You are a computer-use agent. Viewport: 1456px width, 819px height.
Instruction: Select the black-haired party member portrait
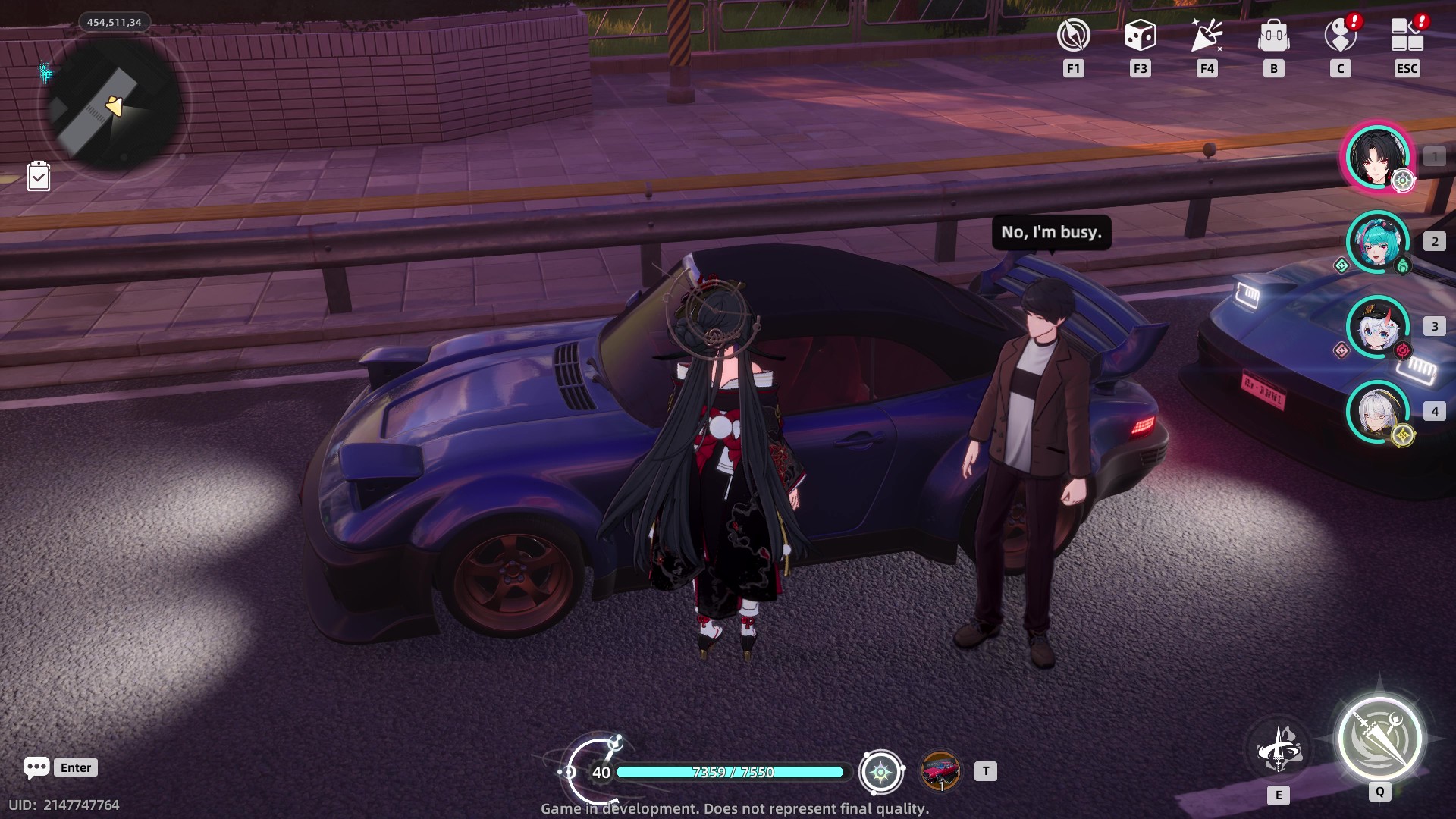[1377, 157]
